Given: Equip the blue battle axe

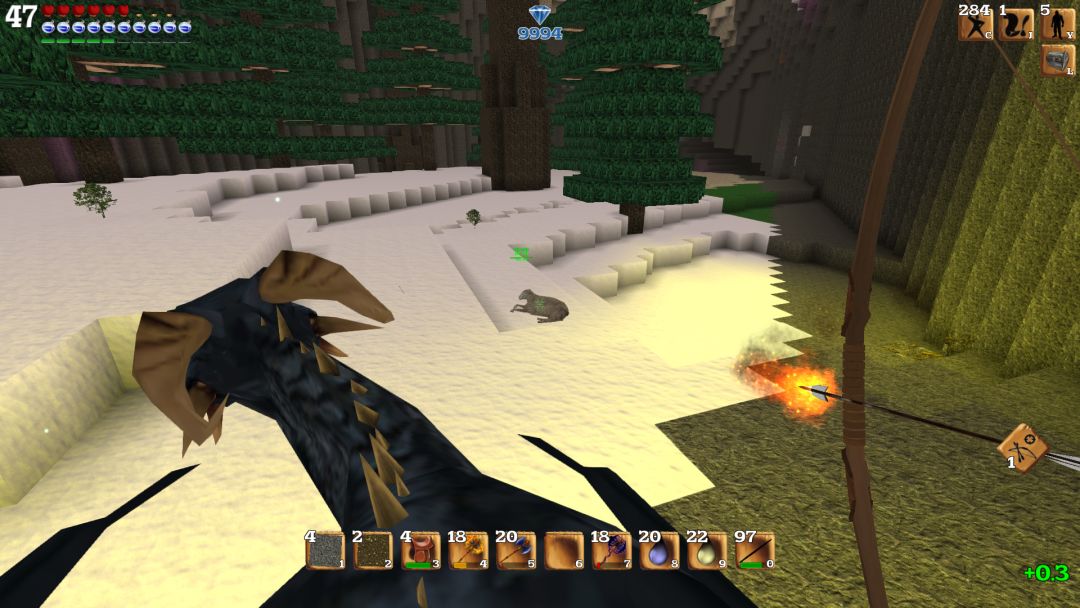Looking at the screenshot, I should click(516, 551).
